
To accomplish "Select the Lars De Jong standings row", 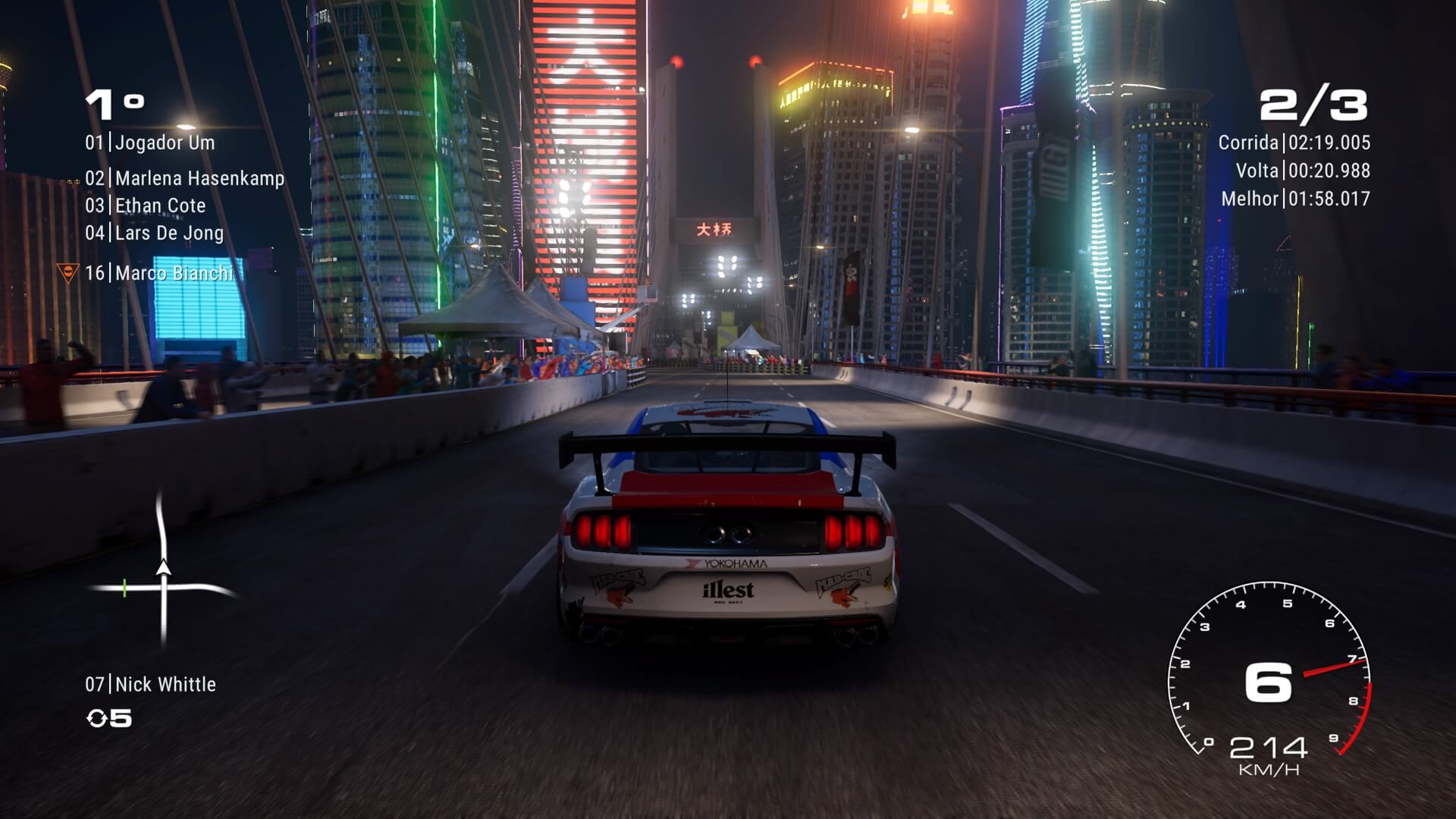I will [x=154, y=233].
